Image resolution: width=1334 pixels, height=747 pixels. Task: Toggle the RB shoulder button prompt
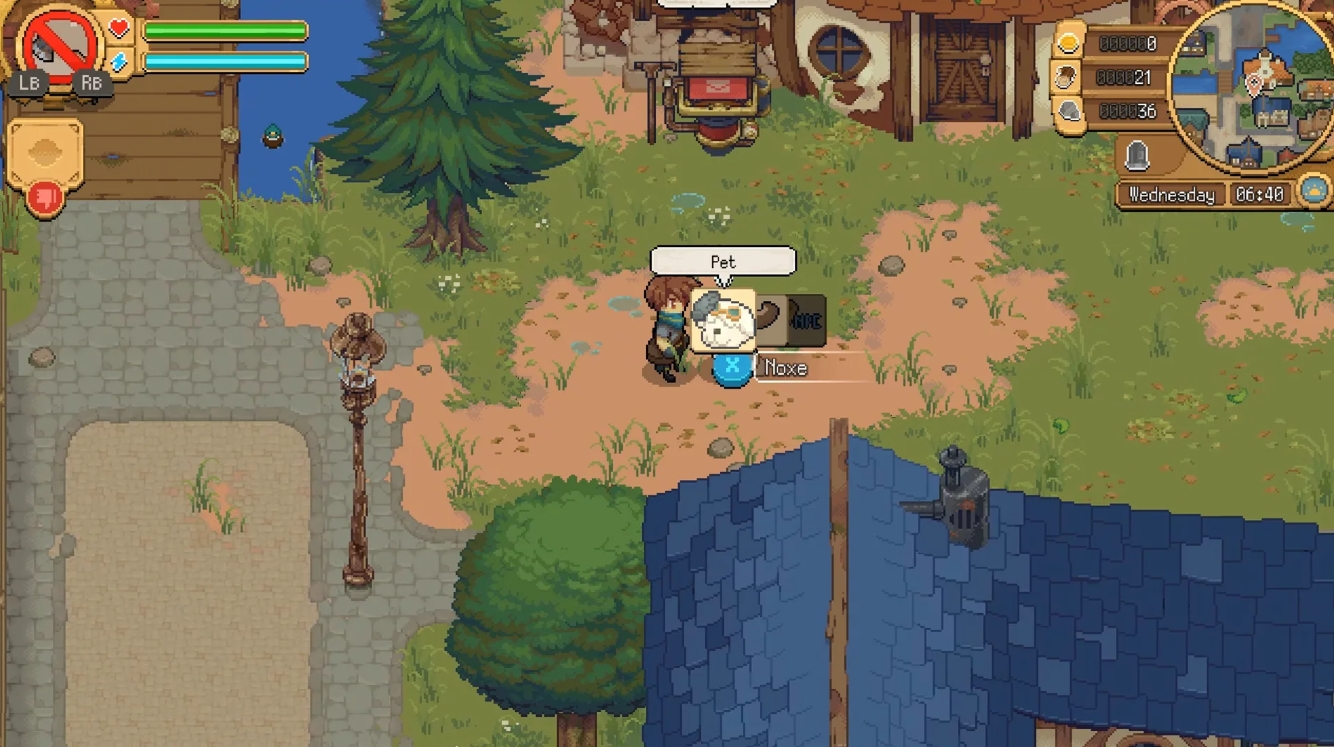click(91, 84)
